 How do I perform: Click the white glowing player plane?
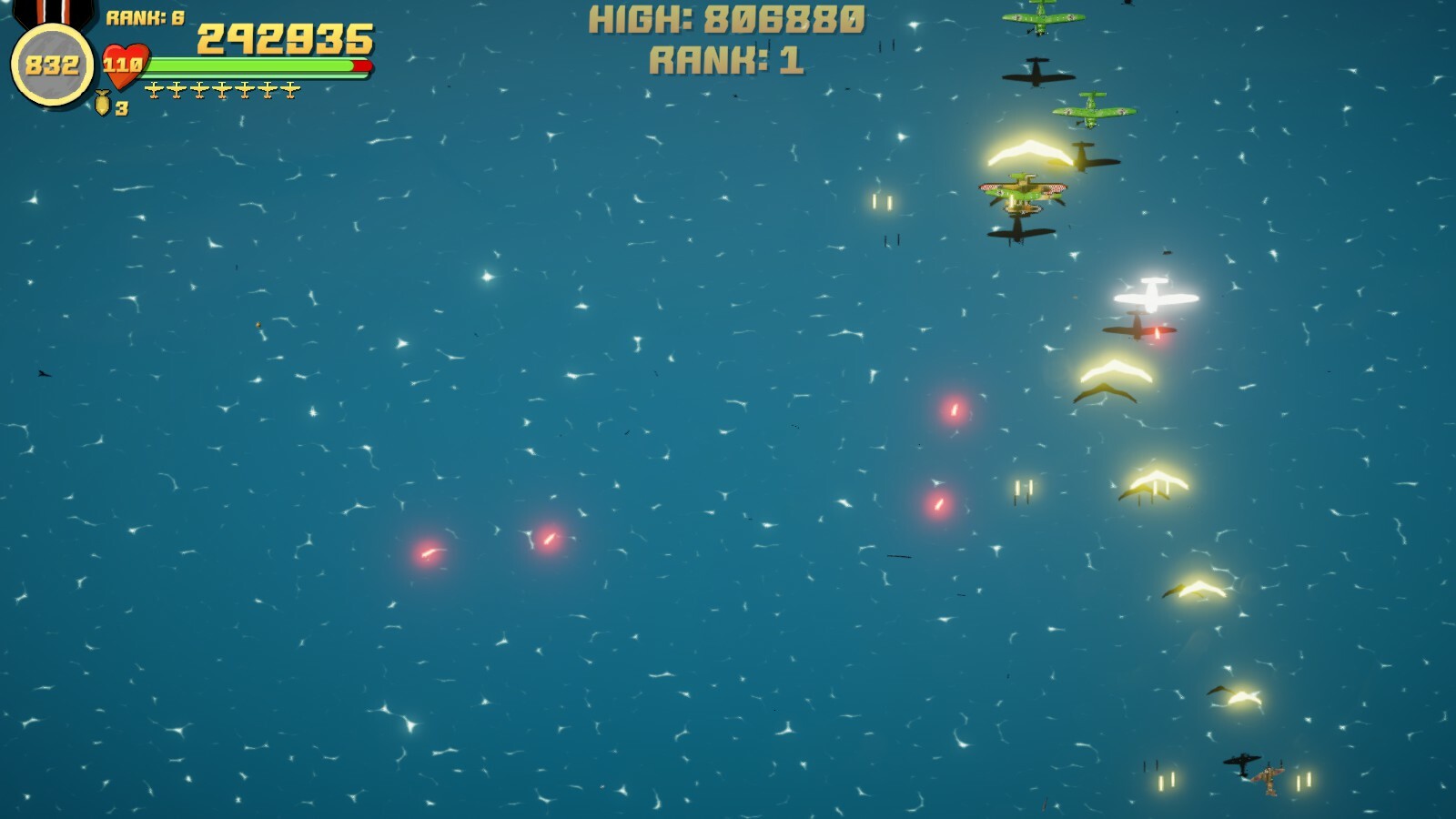click(x=1156, y=296)
